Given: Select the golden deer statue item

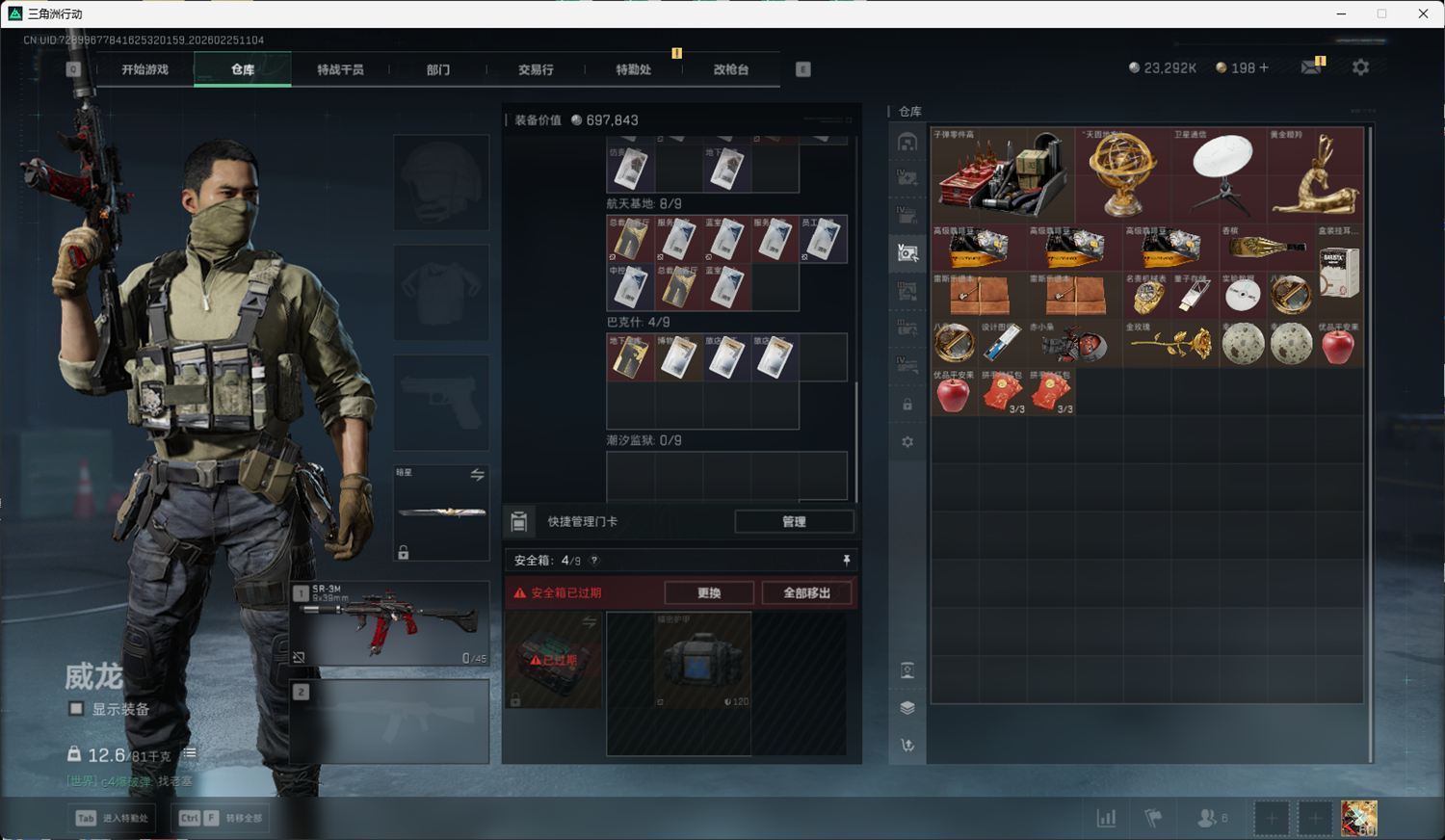Looking at the screenshot, I should coord(1315,174).
